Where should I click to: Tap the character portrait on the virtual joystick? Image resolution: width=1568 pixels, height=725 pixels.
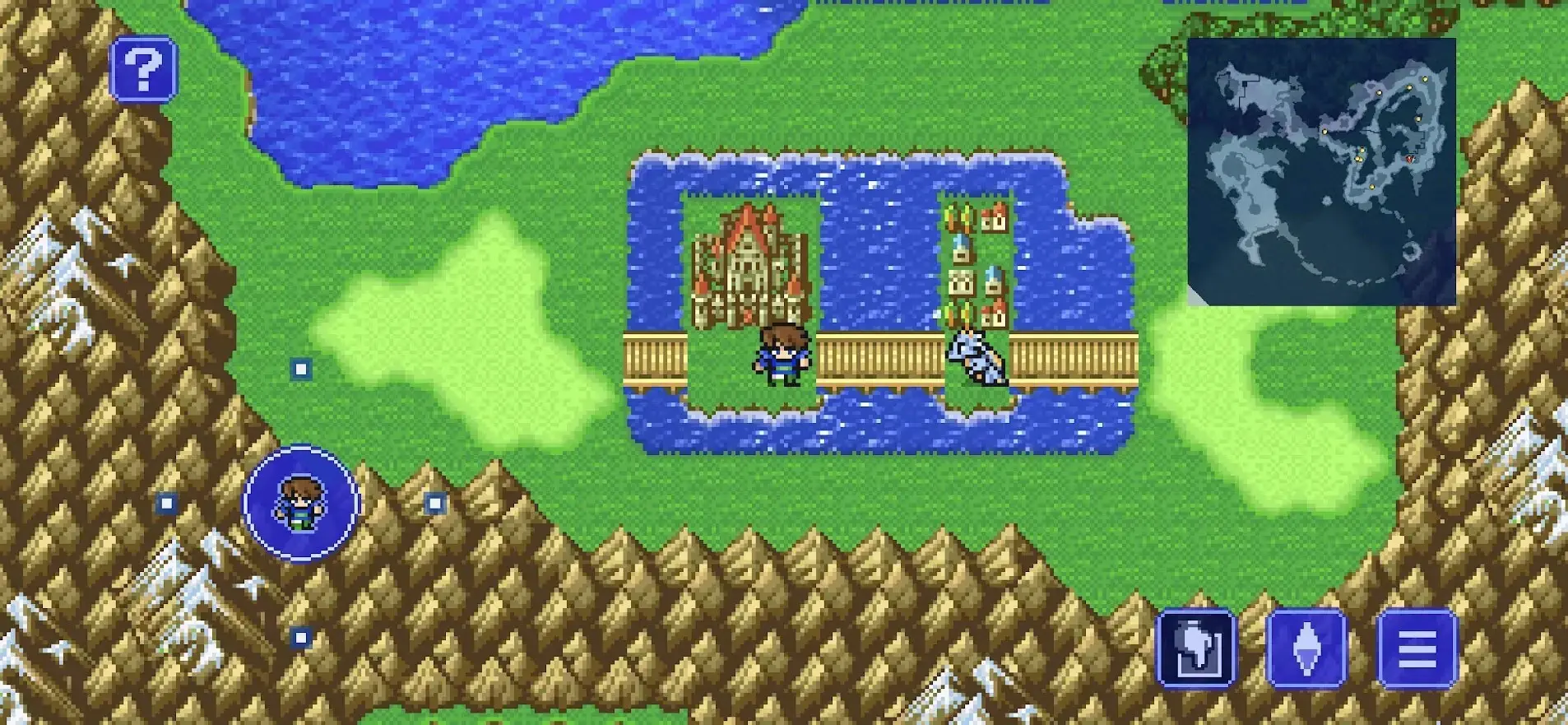(301, 503)
